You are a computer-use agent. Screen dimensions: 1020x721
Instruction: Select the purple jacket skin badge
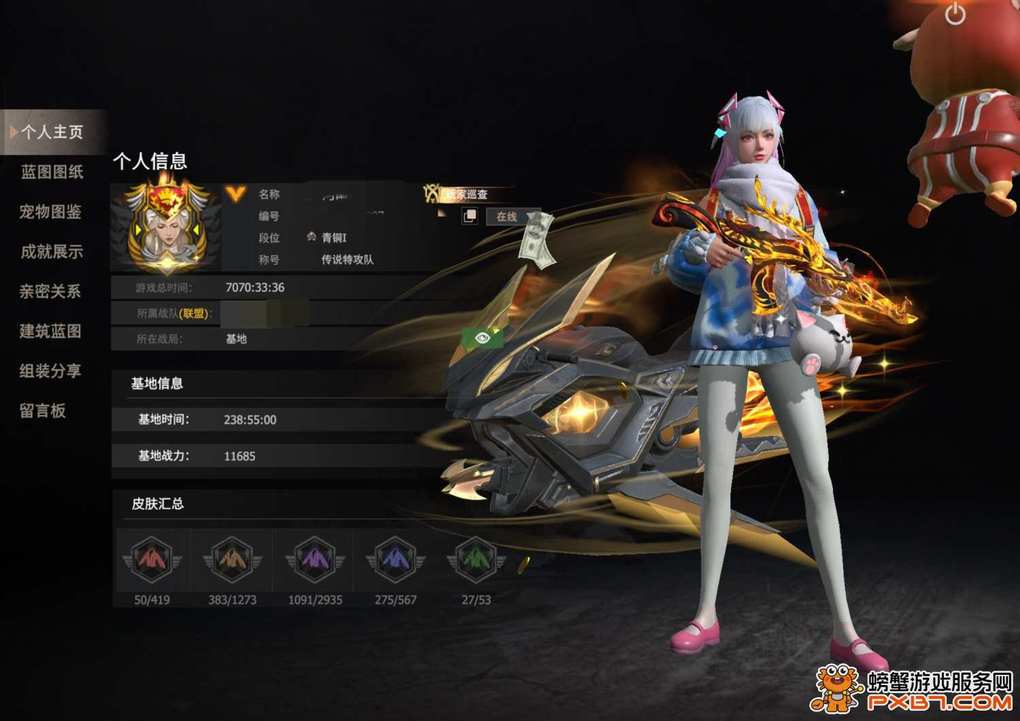(x=315, y=559)
